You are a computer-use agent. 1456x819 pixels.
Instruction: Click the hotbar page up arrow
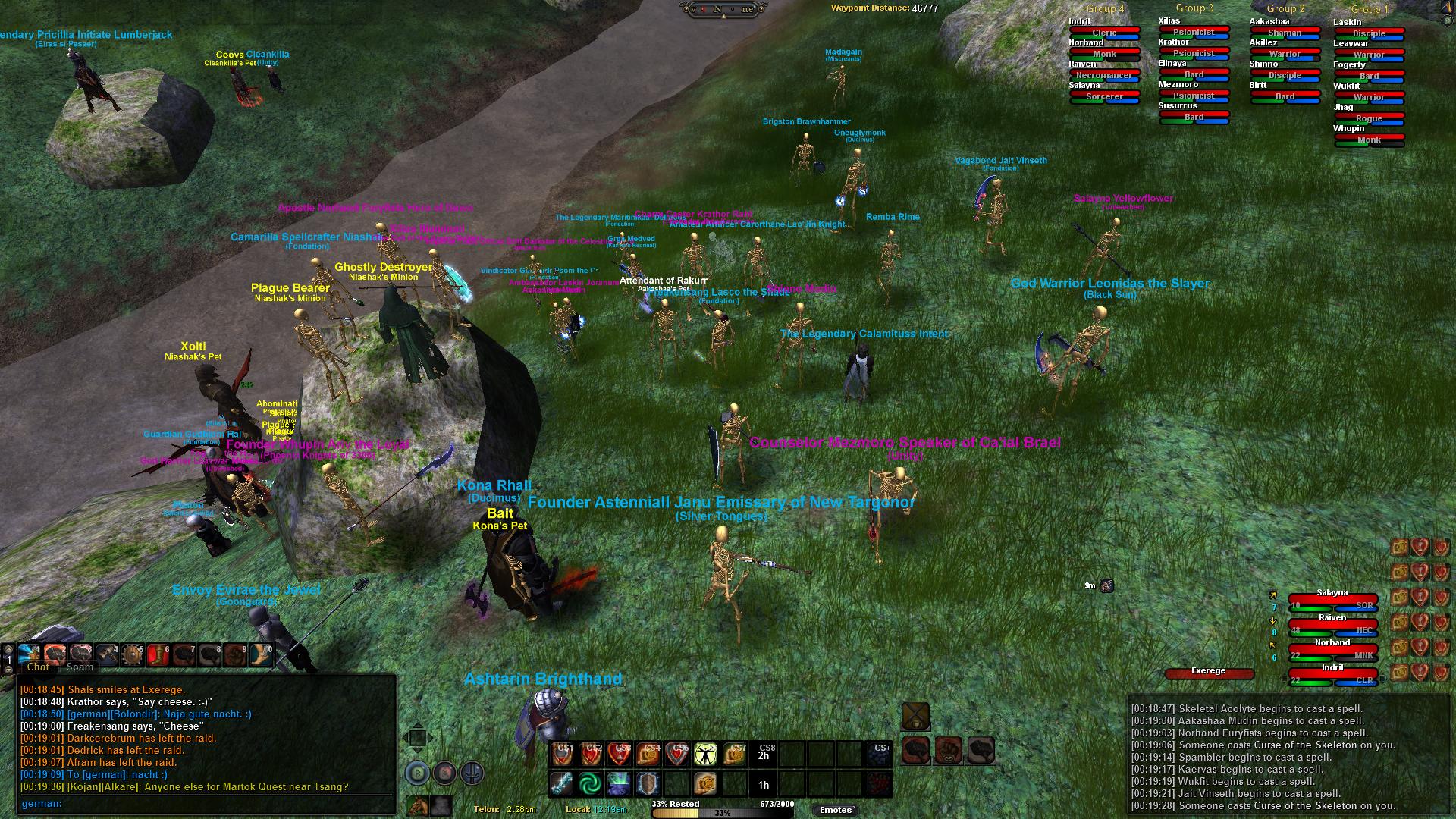[x=9, y=649]
